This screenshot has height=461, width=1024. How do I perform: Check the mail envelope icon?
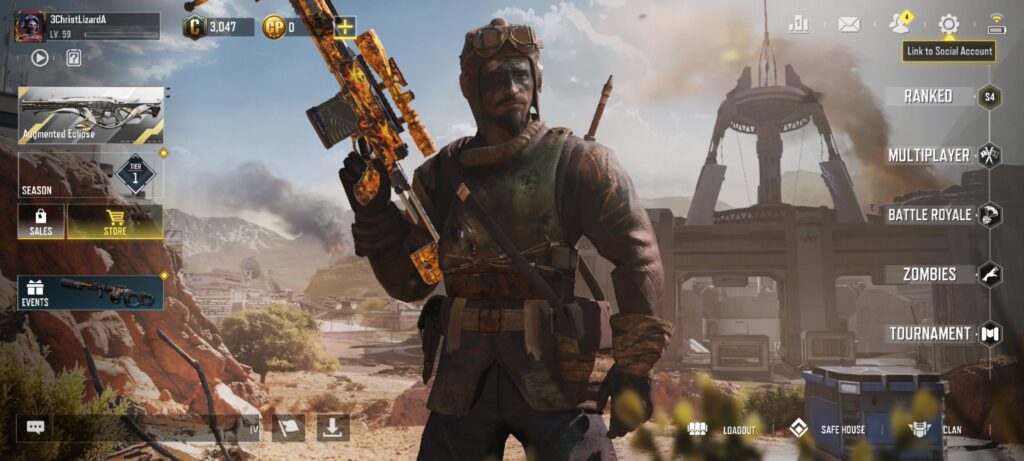click(x=849, y=24)
